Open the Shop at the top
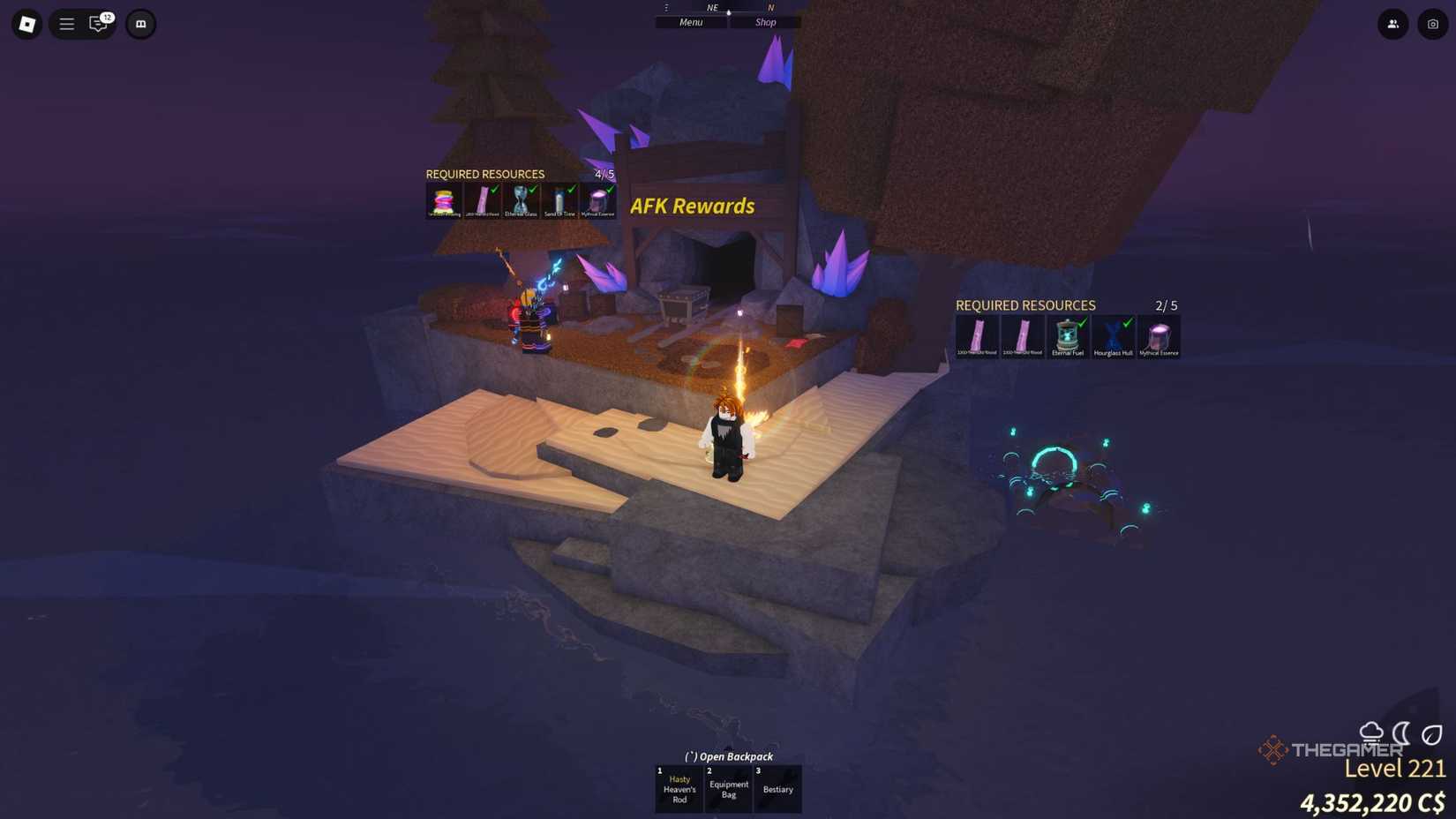This screenshot has height=819, width=1456. click(x=764, y=22)
